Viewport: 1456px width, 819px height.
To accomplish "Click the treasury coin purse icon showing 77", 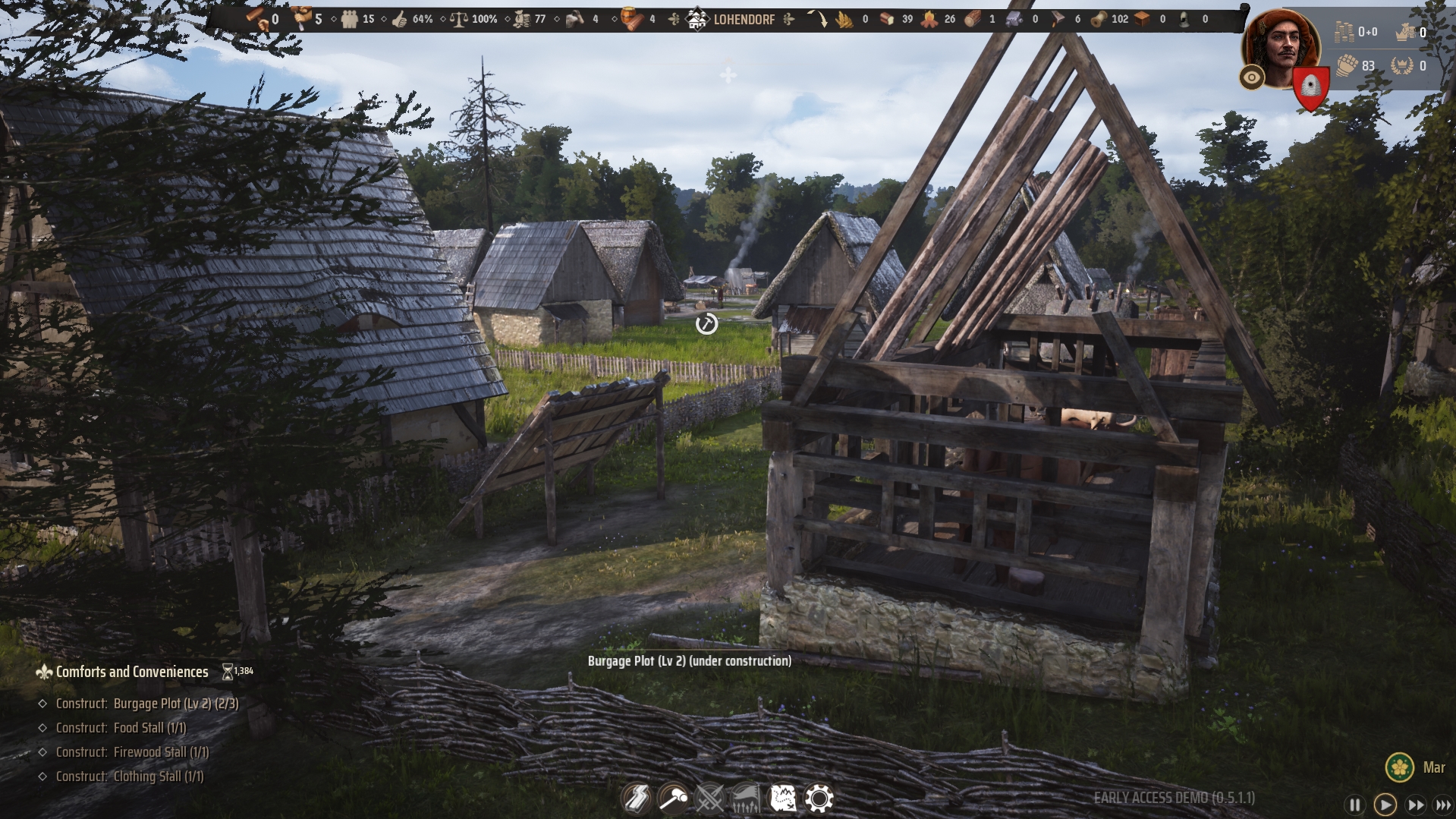I will (x=521, y=19).
